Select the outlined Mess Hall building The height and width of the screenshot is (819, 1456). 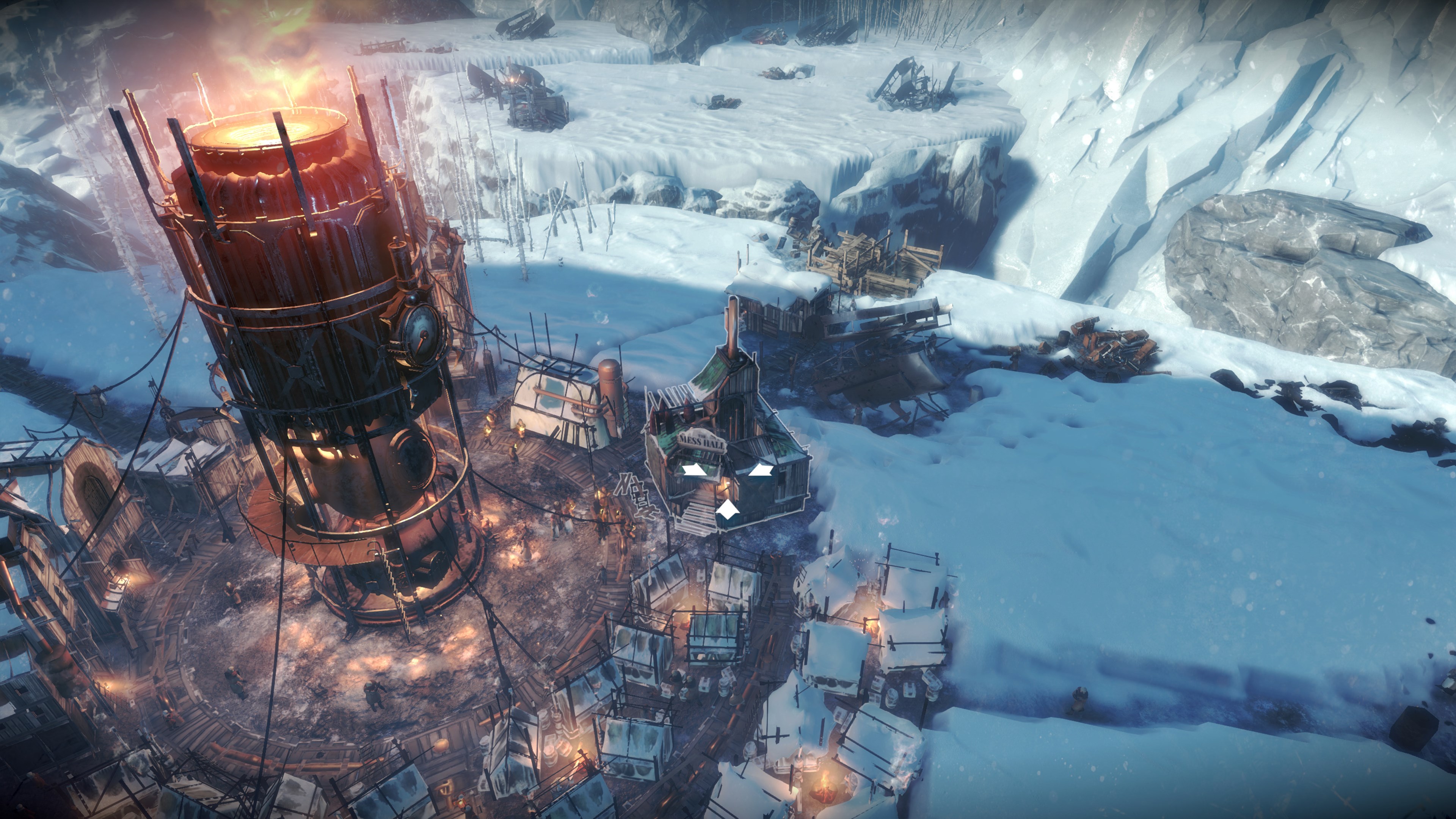tap(726, 452)
